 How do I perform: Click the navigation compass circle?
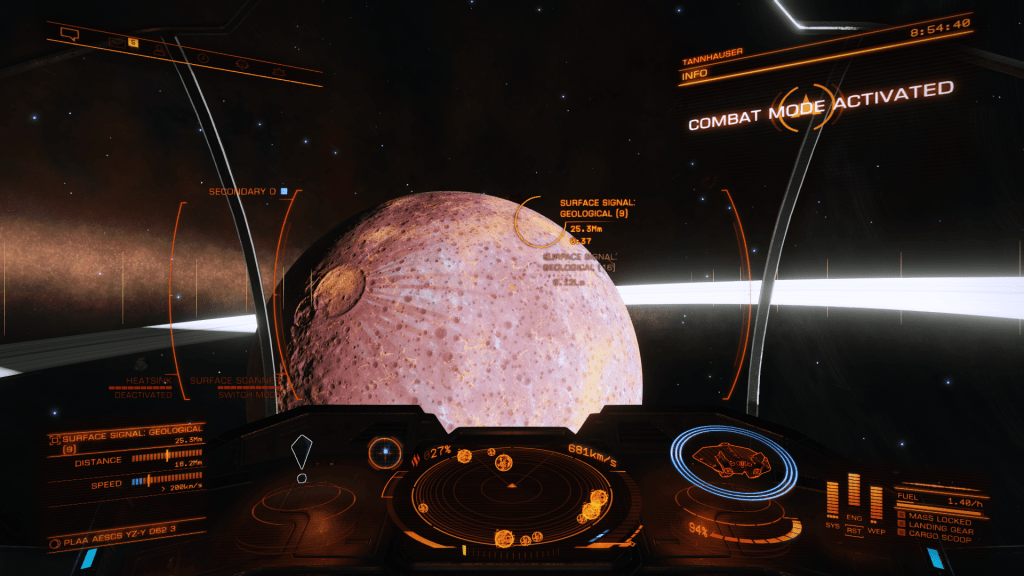point(383,453)
